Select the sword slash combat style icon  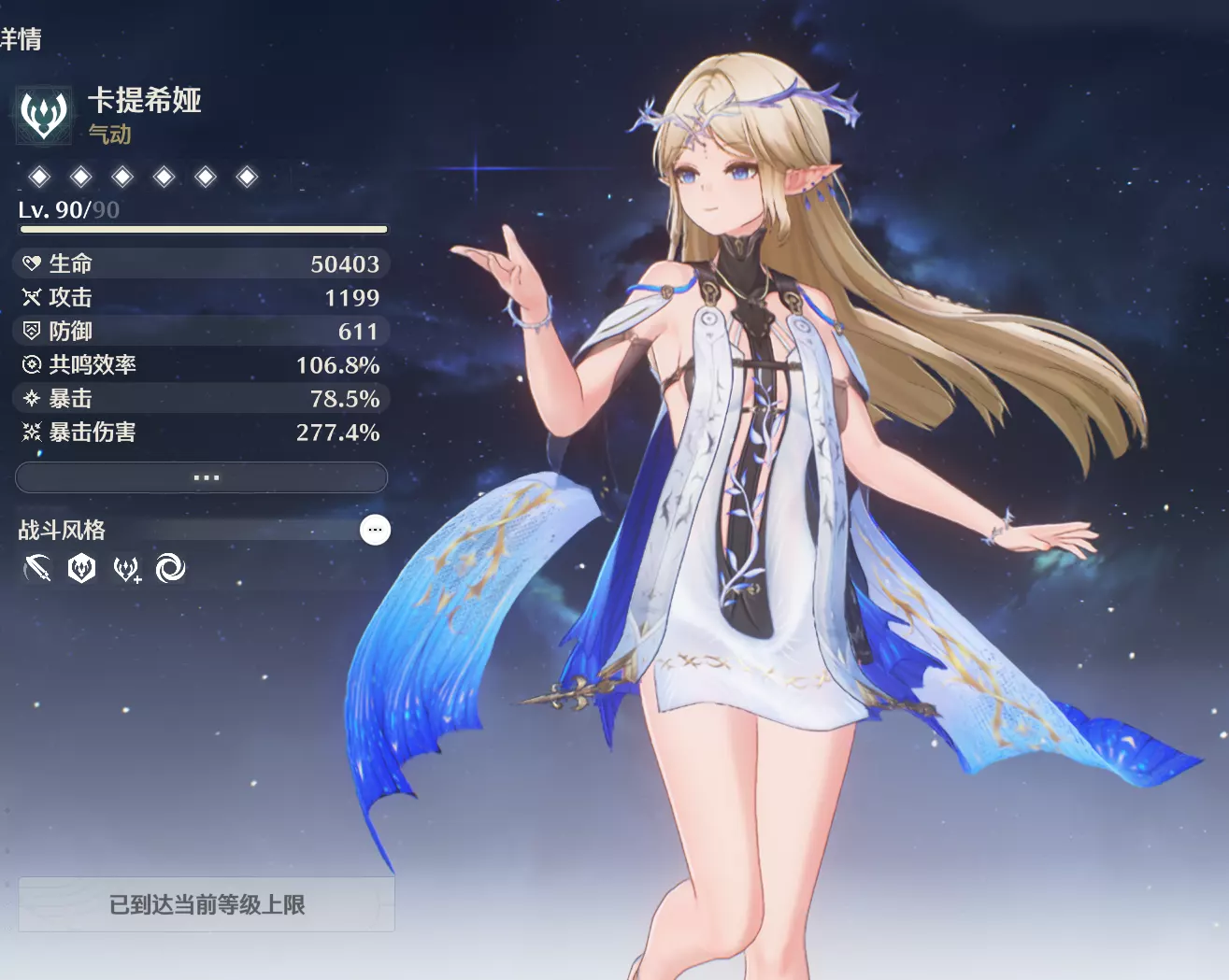click(37, 568)
